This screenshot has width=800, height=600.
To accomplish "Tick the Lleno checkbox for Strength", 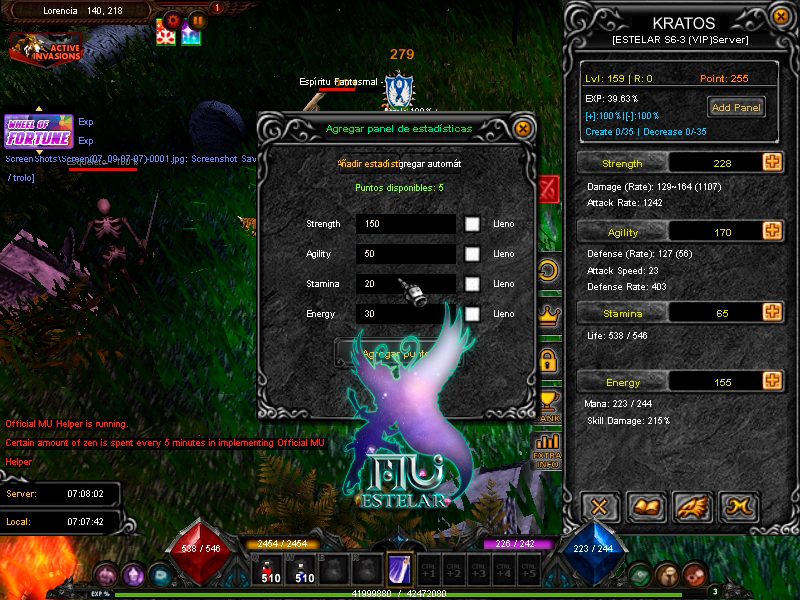I will pyautogui.click(x=472, y=224).
